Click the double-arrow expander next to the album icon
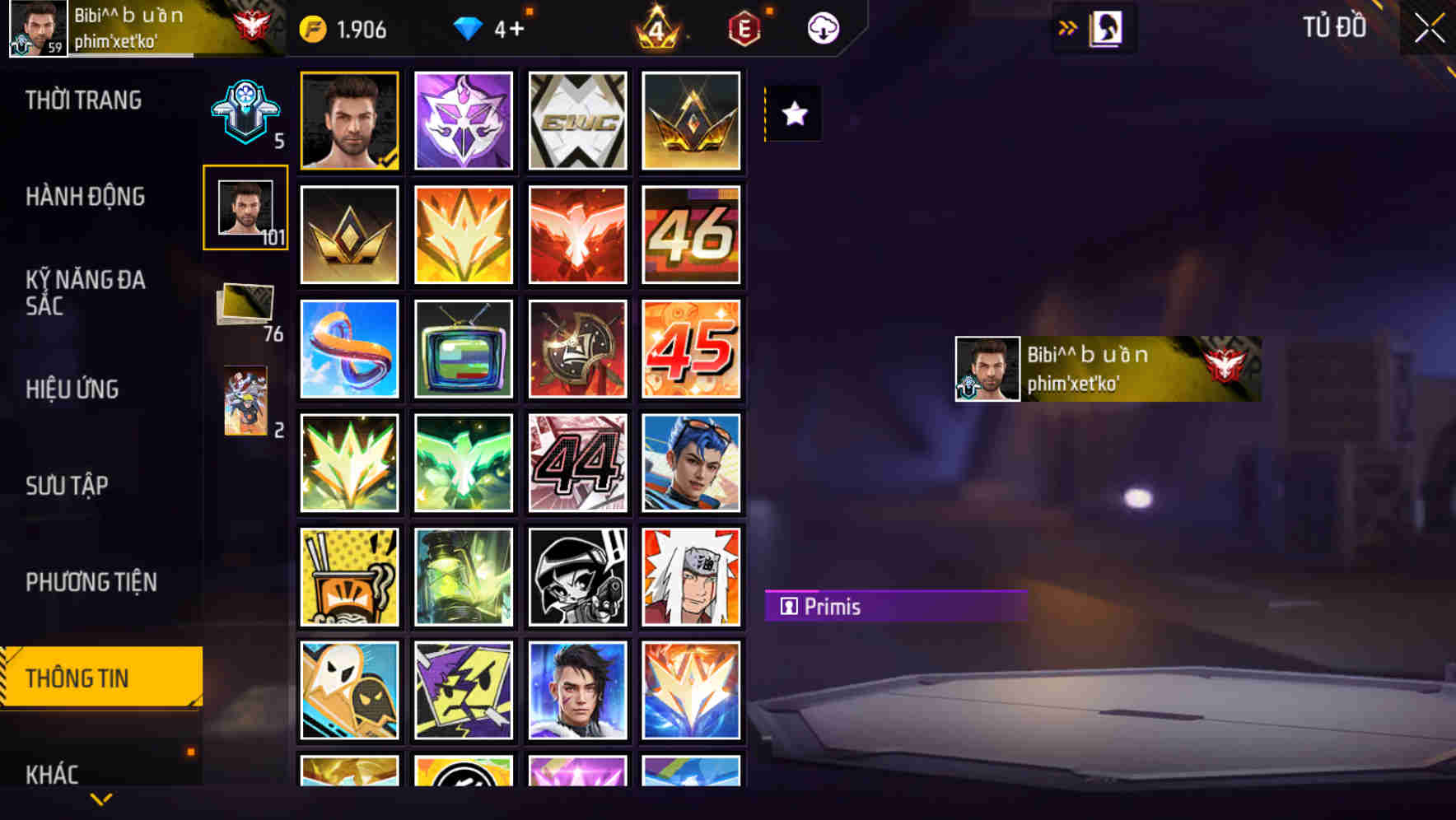 coord(1067,27)
